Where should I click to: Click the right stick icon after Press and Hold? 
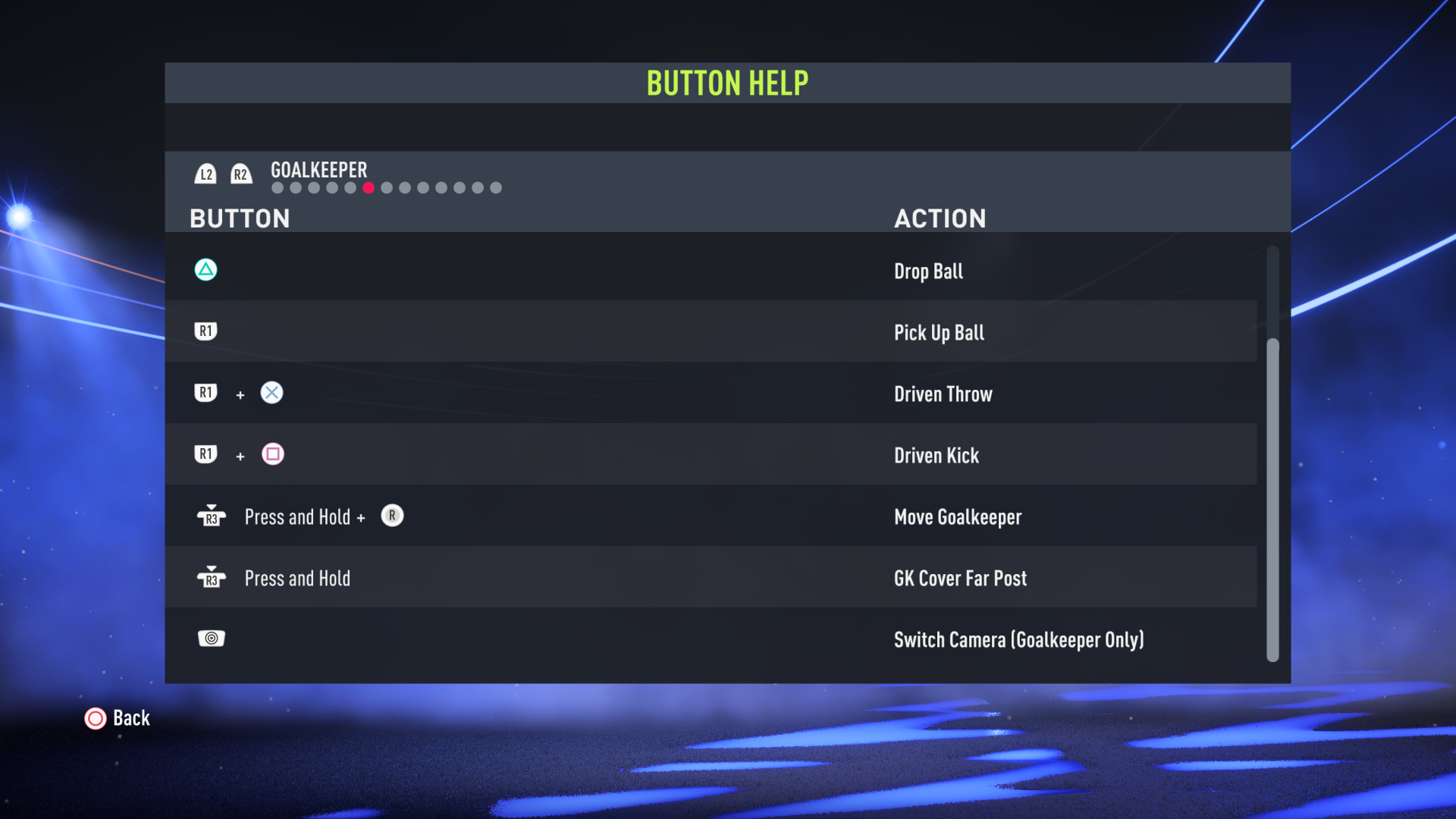point(392,516)
